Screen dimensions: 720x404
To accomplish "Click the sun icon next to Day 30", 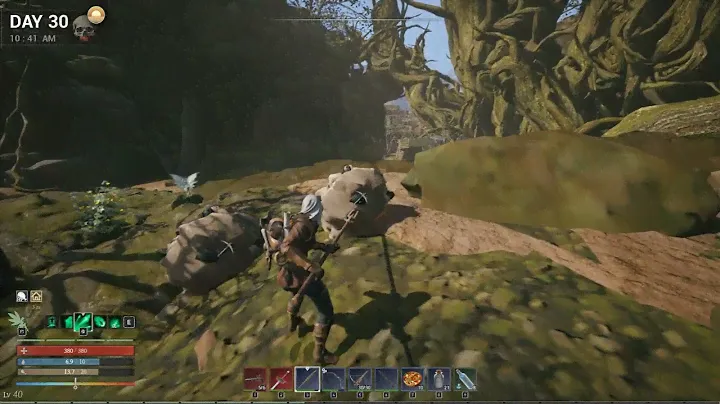I will click(96, 13).
